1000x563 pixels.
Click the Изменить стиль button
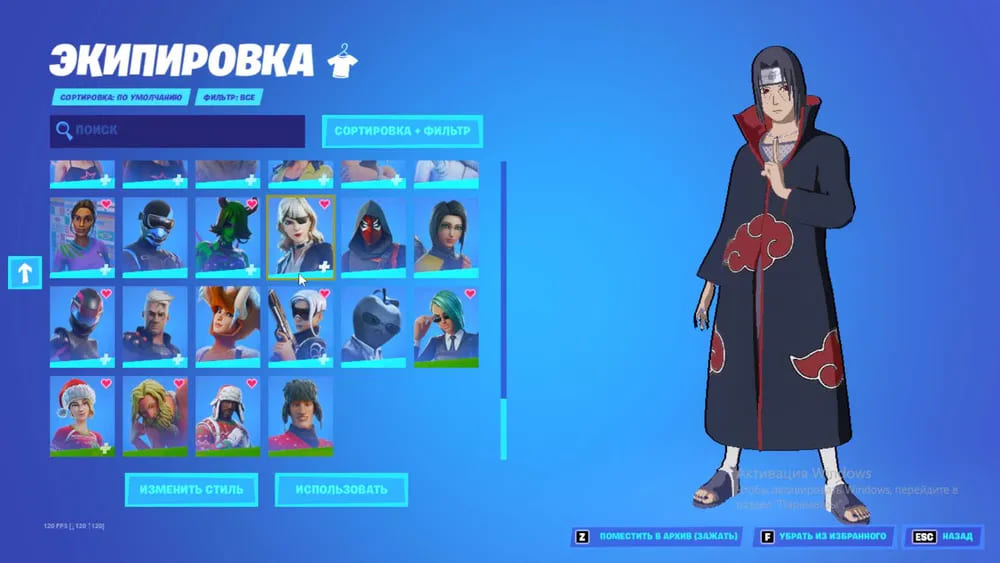191,490
